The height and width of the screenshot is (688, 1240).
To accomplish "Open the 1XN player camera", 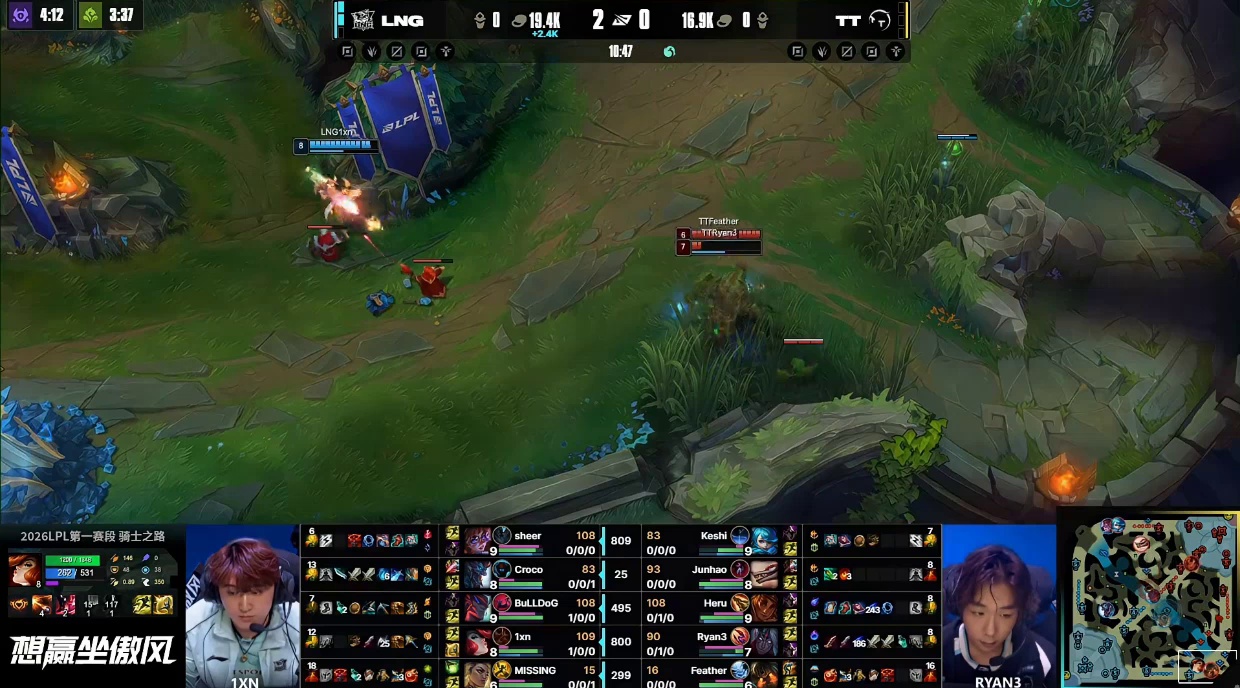I will pos(243,605).
